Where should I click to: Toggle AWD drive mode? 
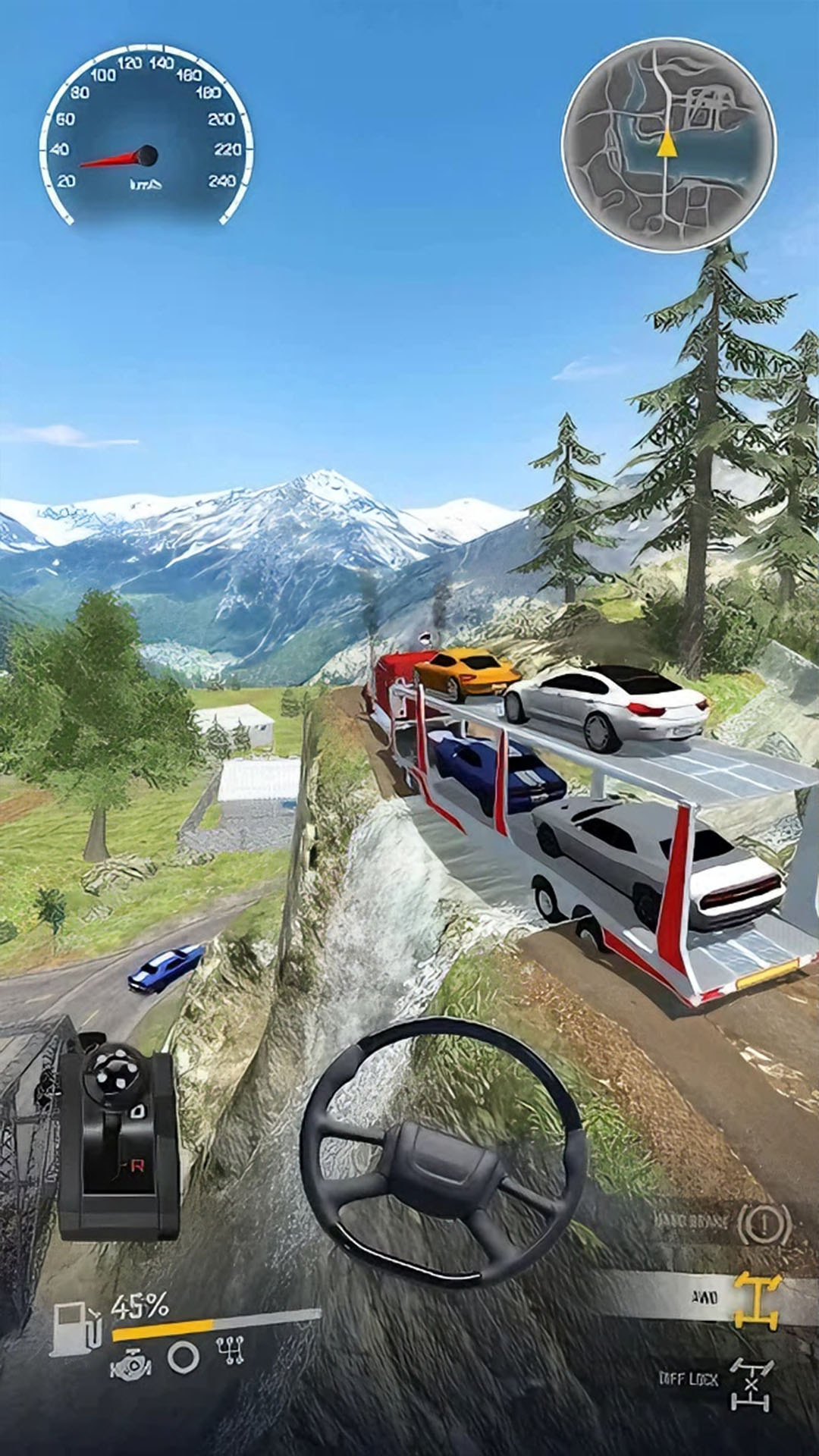click(x=756, y=1300)
